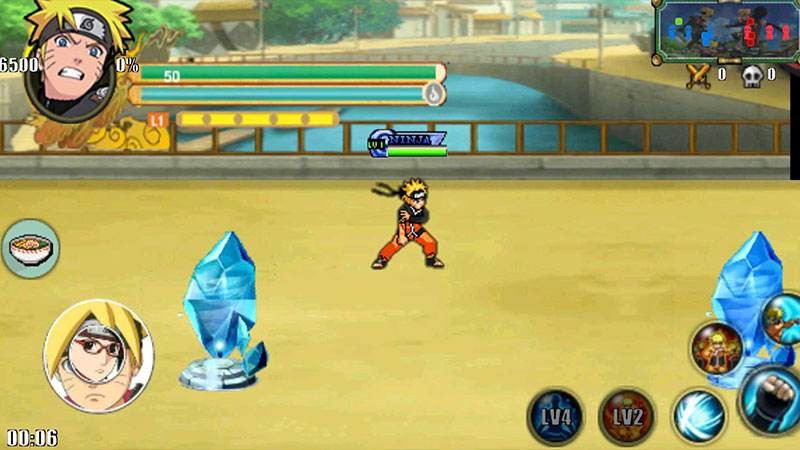Switch to the glasses-wearing support character

coord(98,357)
